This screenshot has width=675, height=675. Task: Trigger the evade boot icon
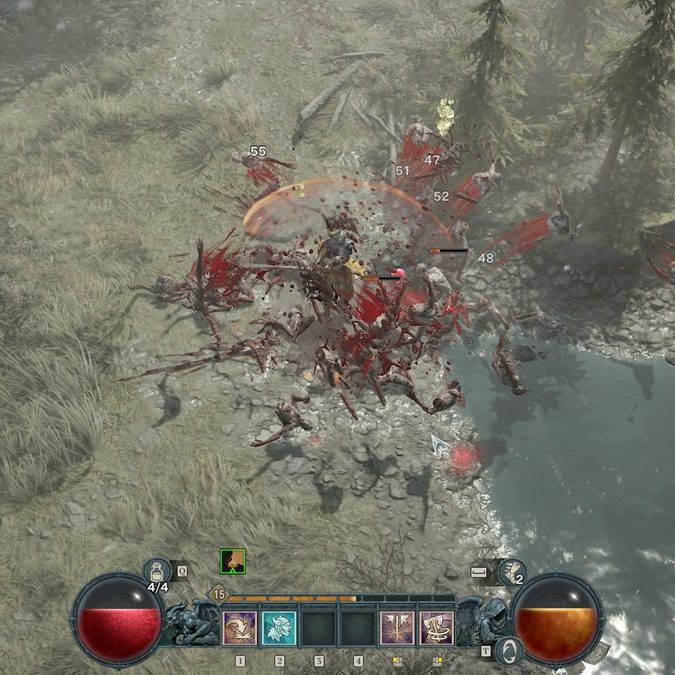tap(510, 571)
